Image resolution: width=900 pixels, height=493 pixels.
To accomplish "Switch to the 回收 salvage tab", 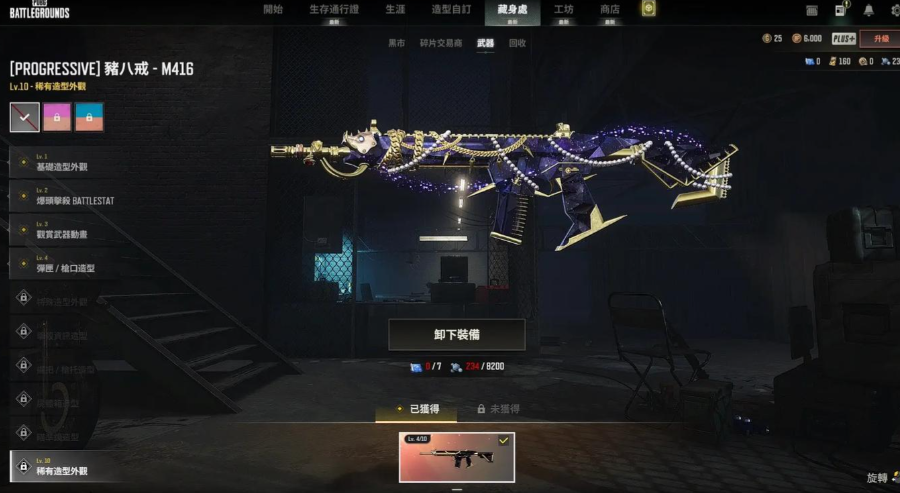I will pyautogui.click(x=517, y=44).
